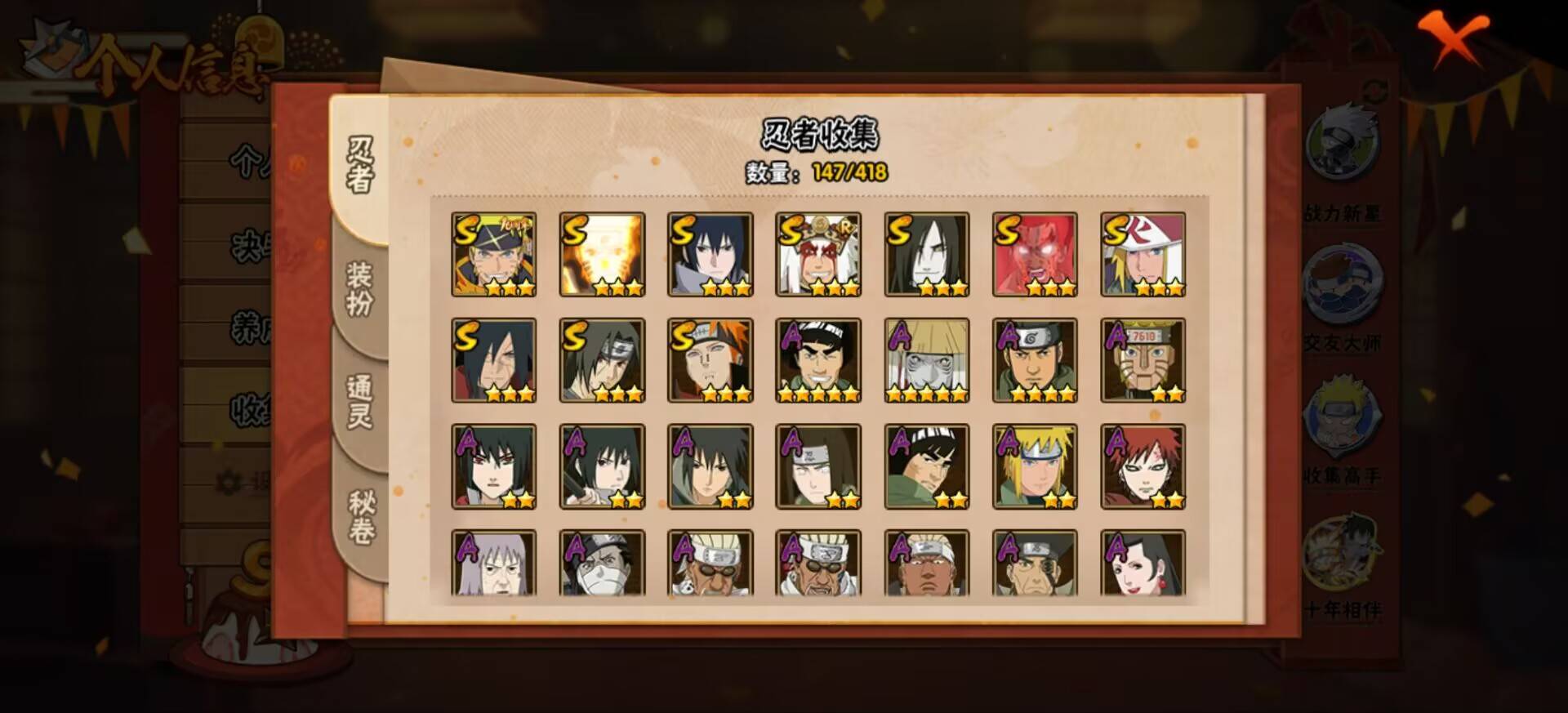This screenshot has height=713, width=1568.
Task: Switch to the 装扮 tab
Action: click(x=360, y=290)
